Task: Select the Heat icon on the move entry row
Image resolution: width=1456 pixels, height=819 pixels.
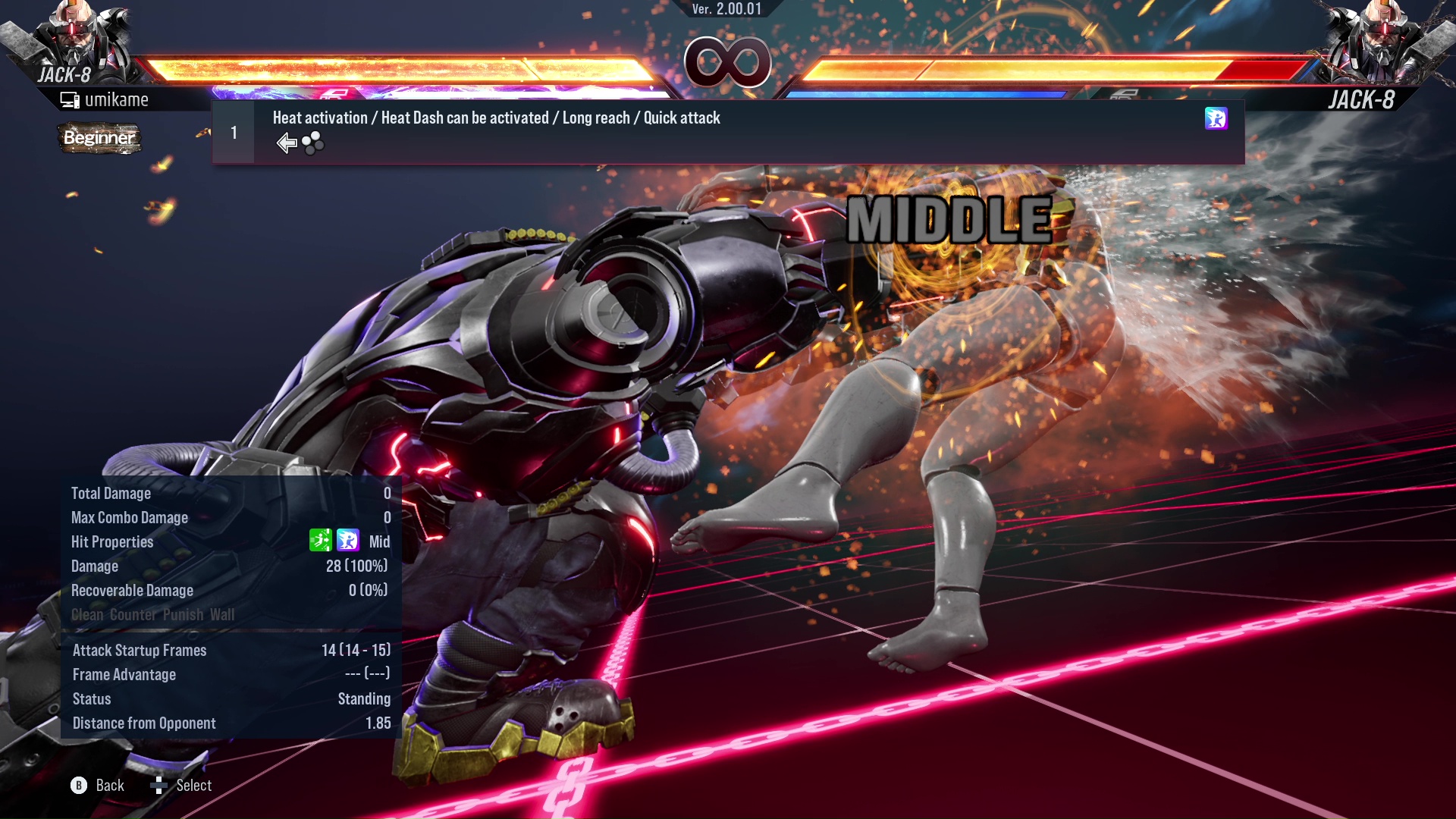Action: pyautogui.click(x=1216, y=119)
